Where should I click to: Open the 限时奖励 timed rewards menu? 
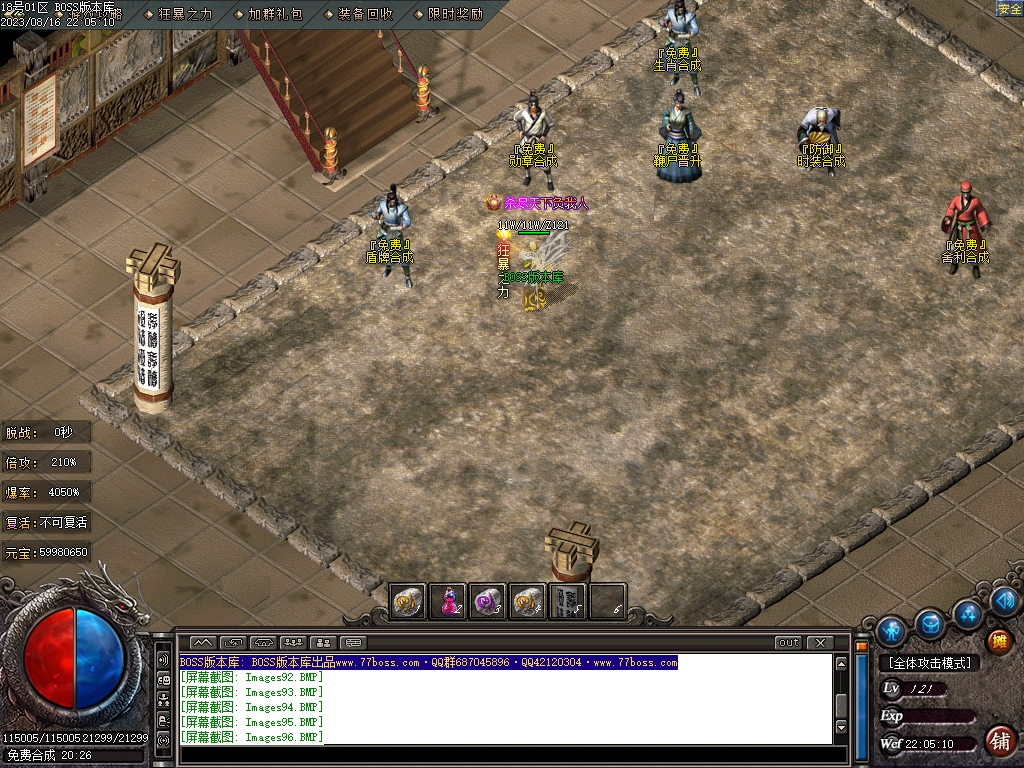[x=454, y=14]
